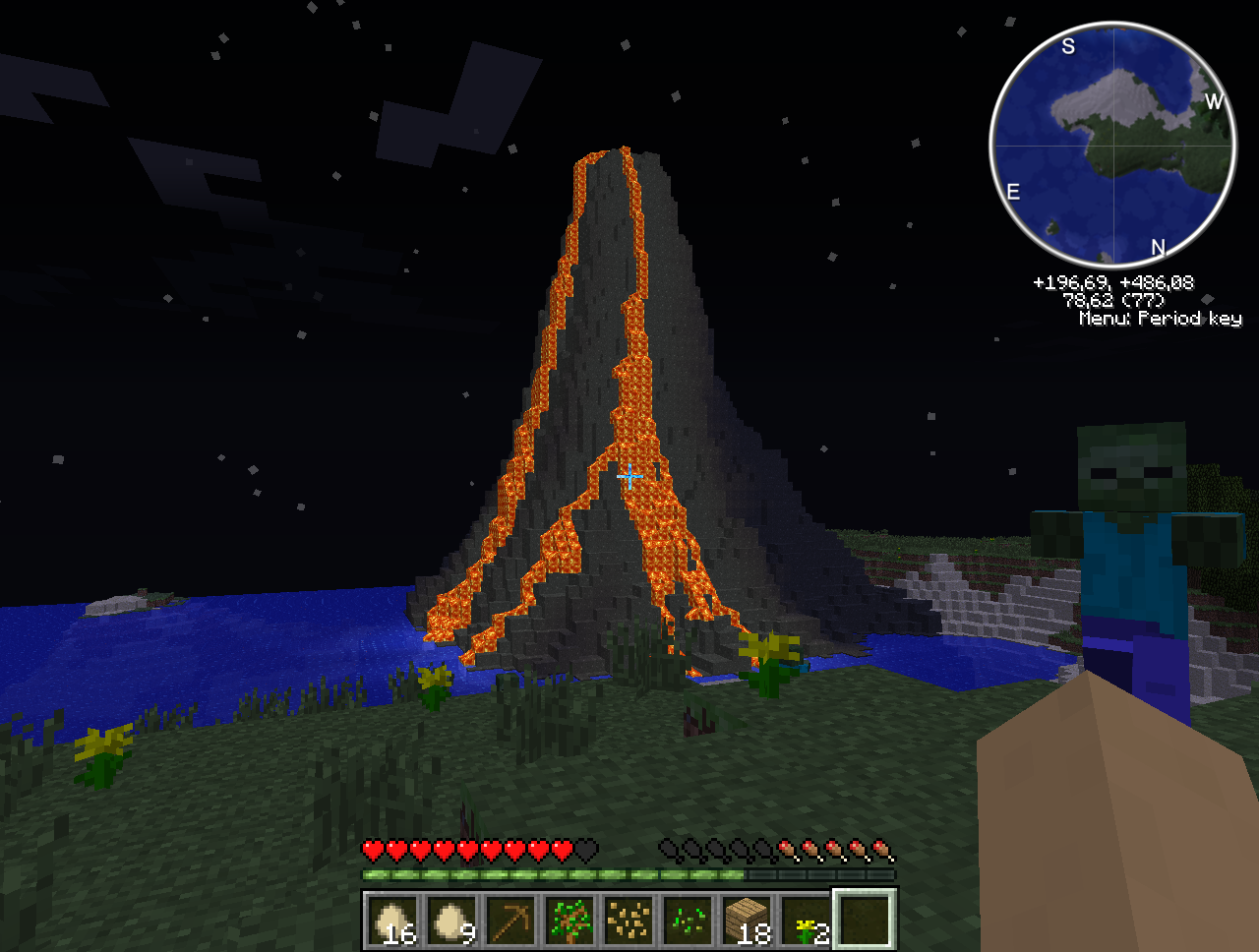Click the circular minimap
The image size is (1259, 952).
(x=1112, y=146)
